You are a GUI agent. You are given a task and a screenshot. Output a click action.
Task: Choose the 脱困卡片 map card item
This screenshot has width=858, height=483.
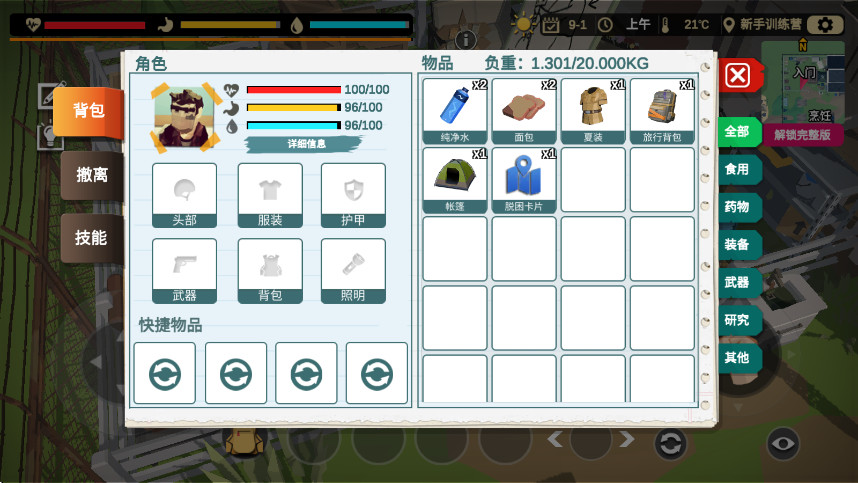524,179
